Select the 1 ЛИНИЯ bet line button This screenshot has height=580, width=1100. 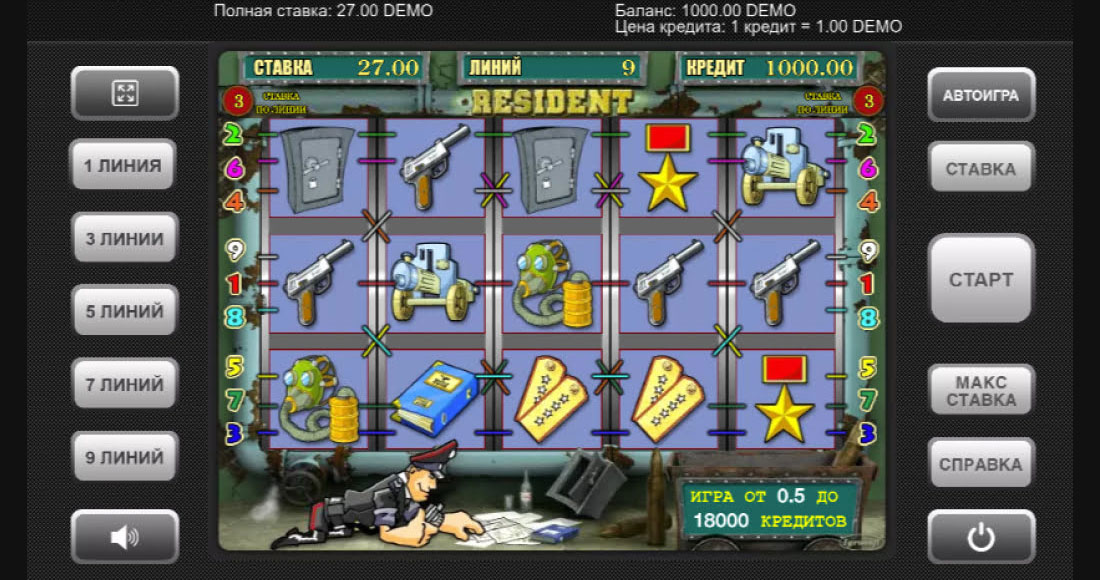(x=124, y=166)
